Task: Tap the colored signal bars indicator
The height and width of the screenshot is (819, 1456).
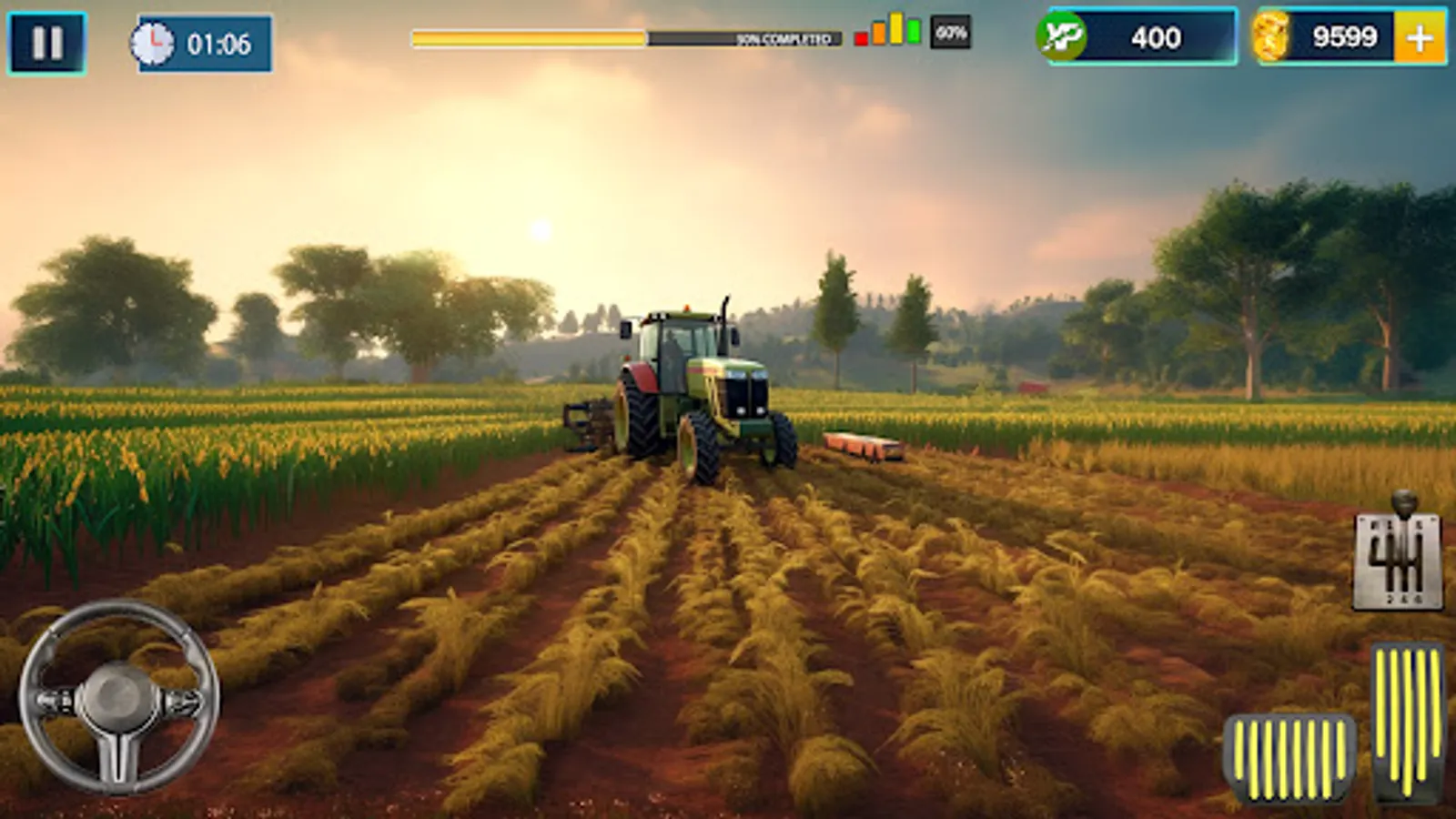Action: pyautogui.click(x=887, y=36)
